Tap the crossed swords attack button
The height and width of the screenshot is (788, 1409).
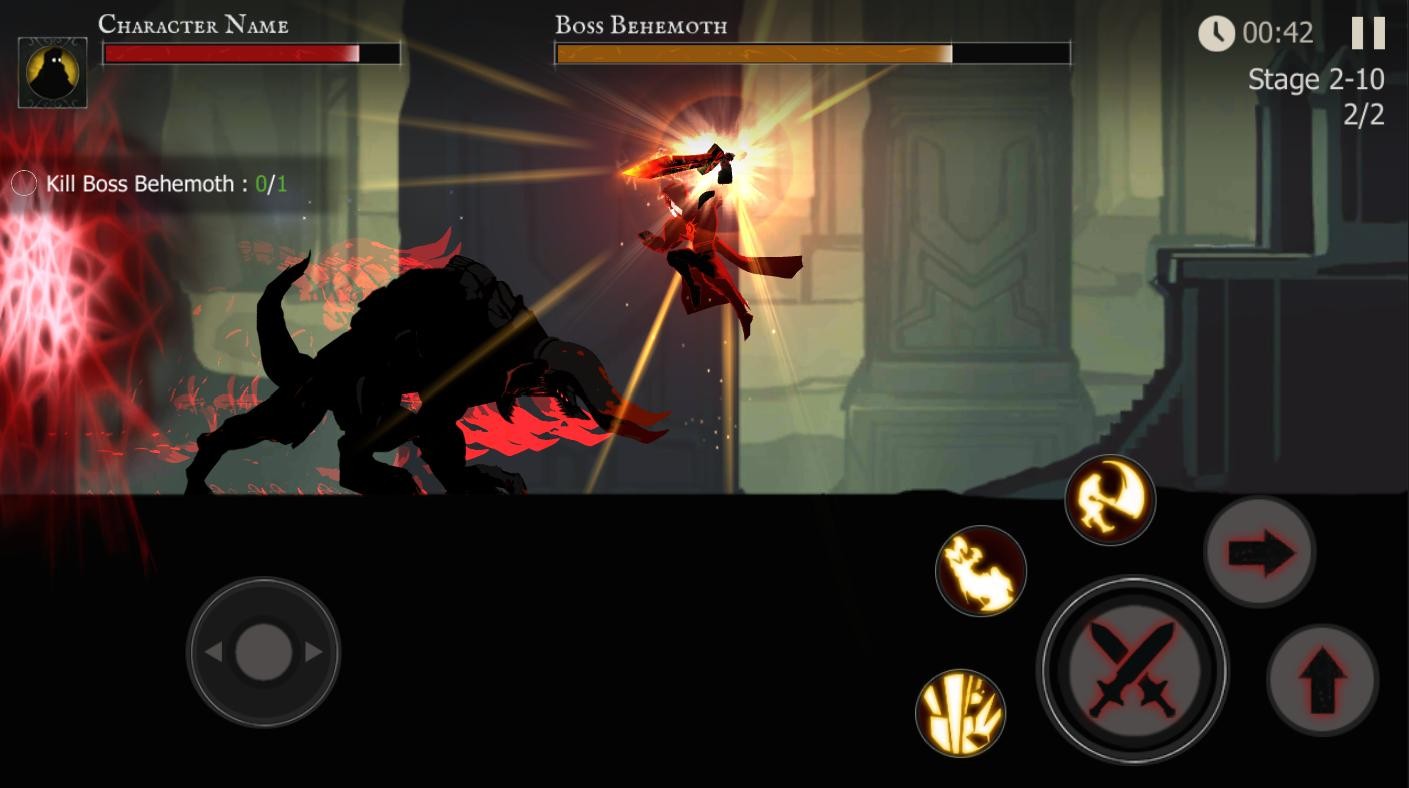(x=1132, y=669)
